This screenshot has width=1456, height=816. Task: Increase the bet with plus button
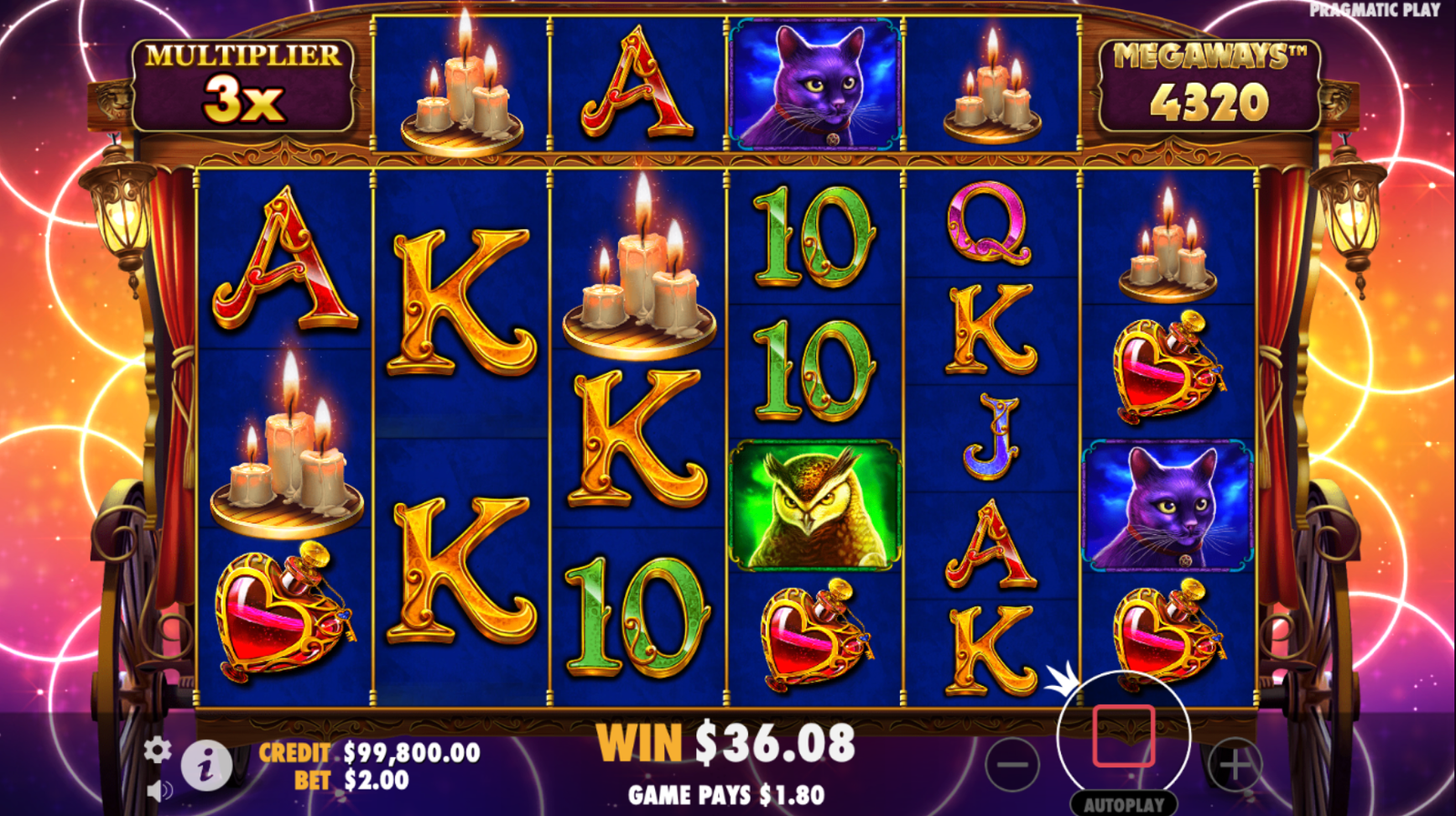(x=1235, y=764)
